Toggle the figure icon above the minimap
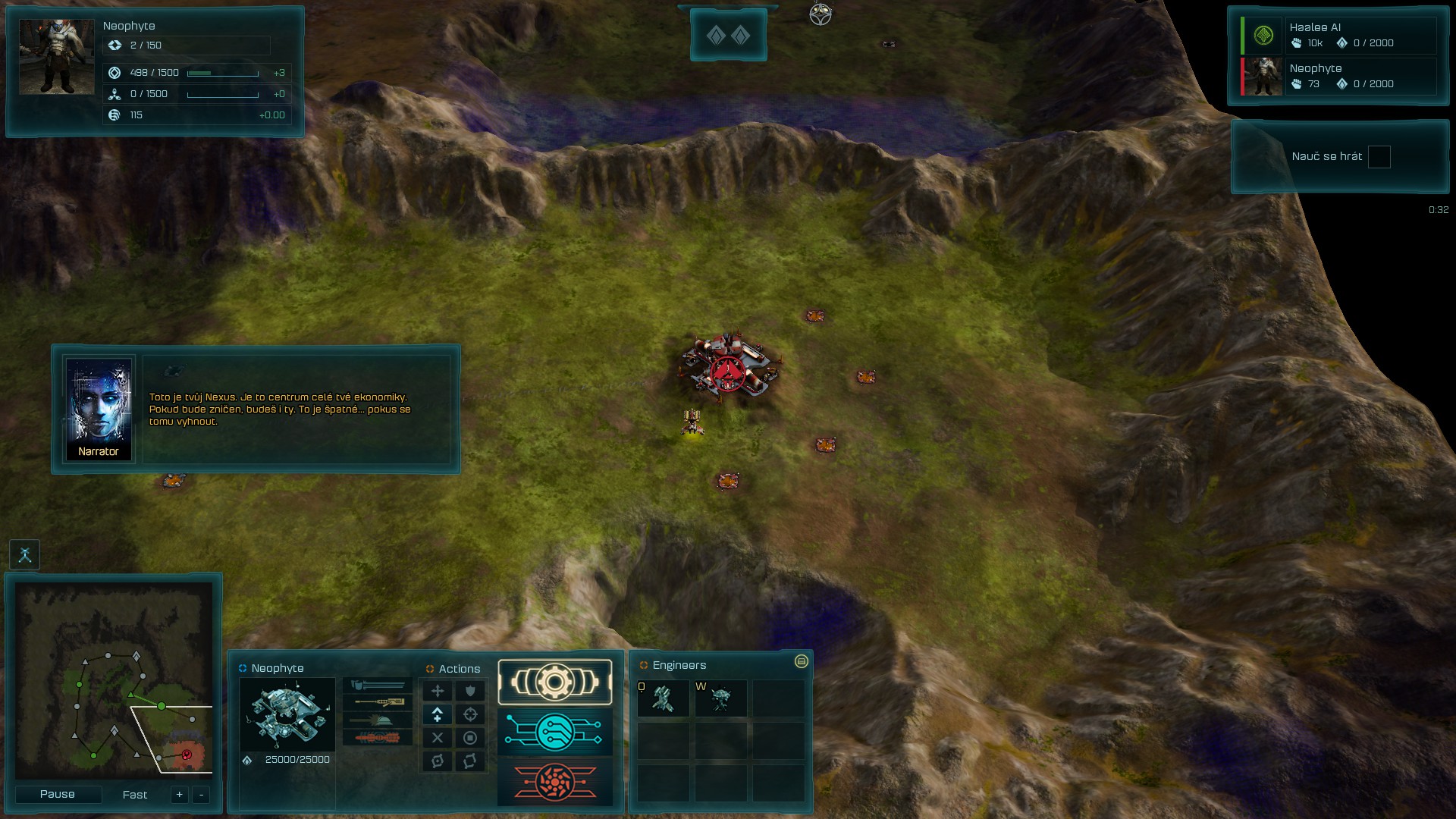 [x=25, y=555]
